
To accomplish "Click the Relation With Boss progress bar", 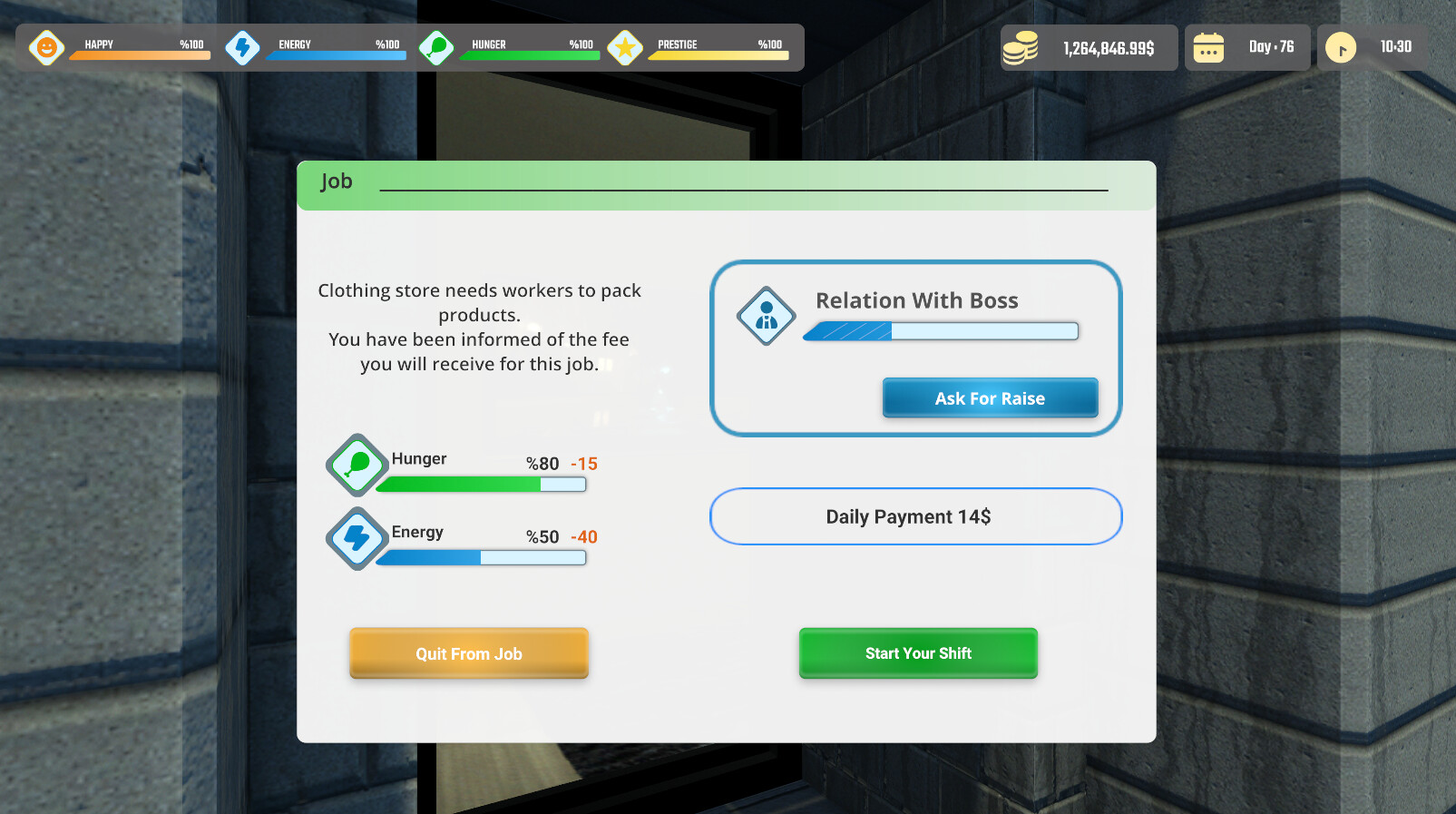I will [940, 331].
